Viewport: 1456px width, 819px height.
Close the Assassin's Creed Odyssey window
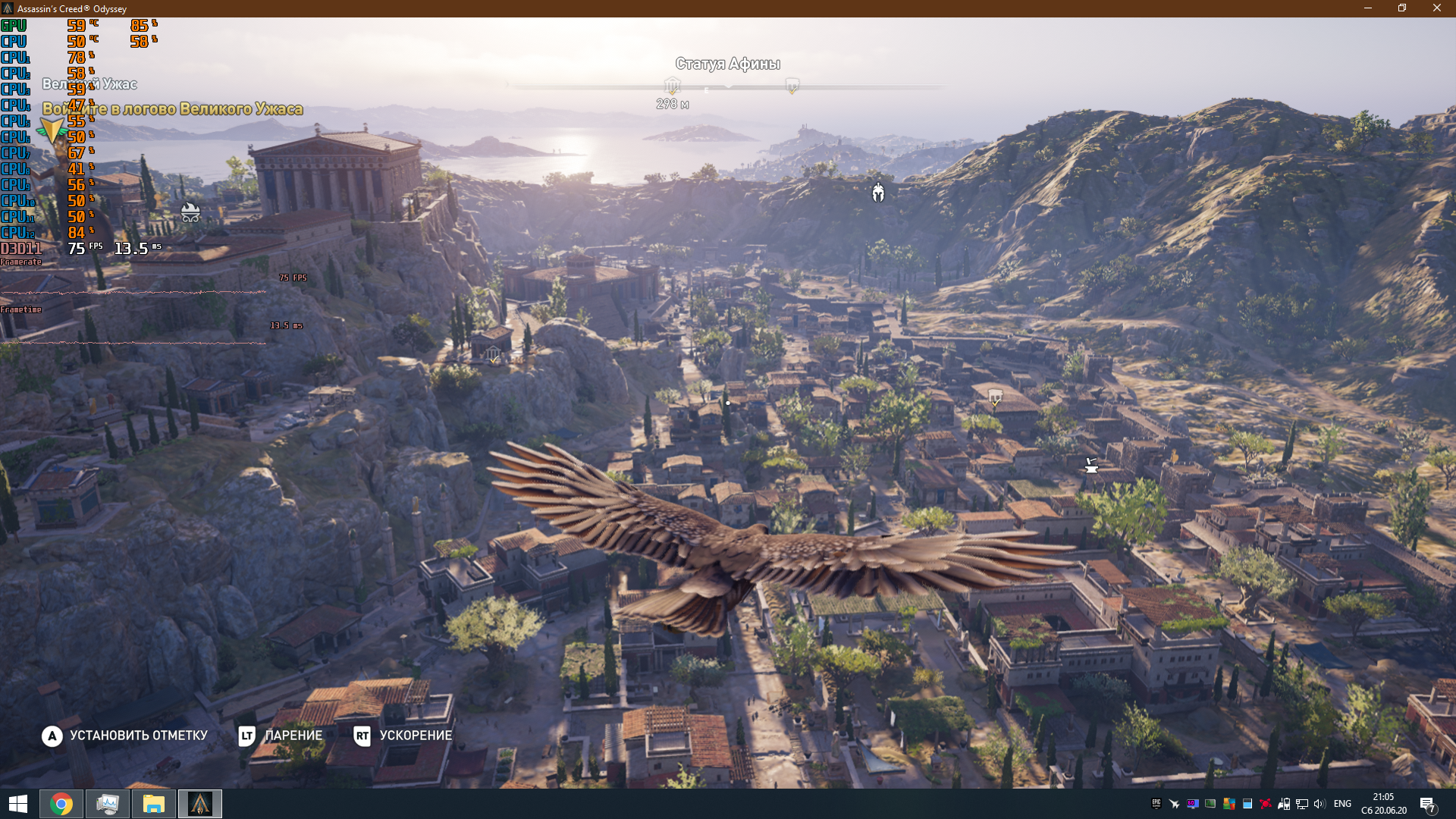pos(1436,8)
